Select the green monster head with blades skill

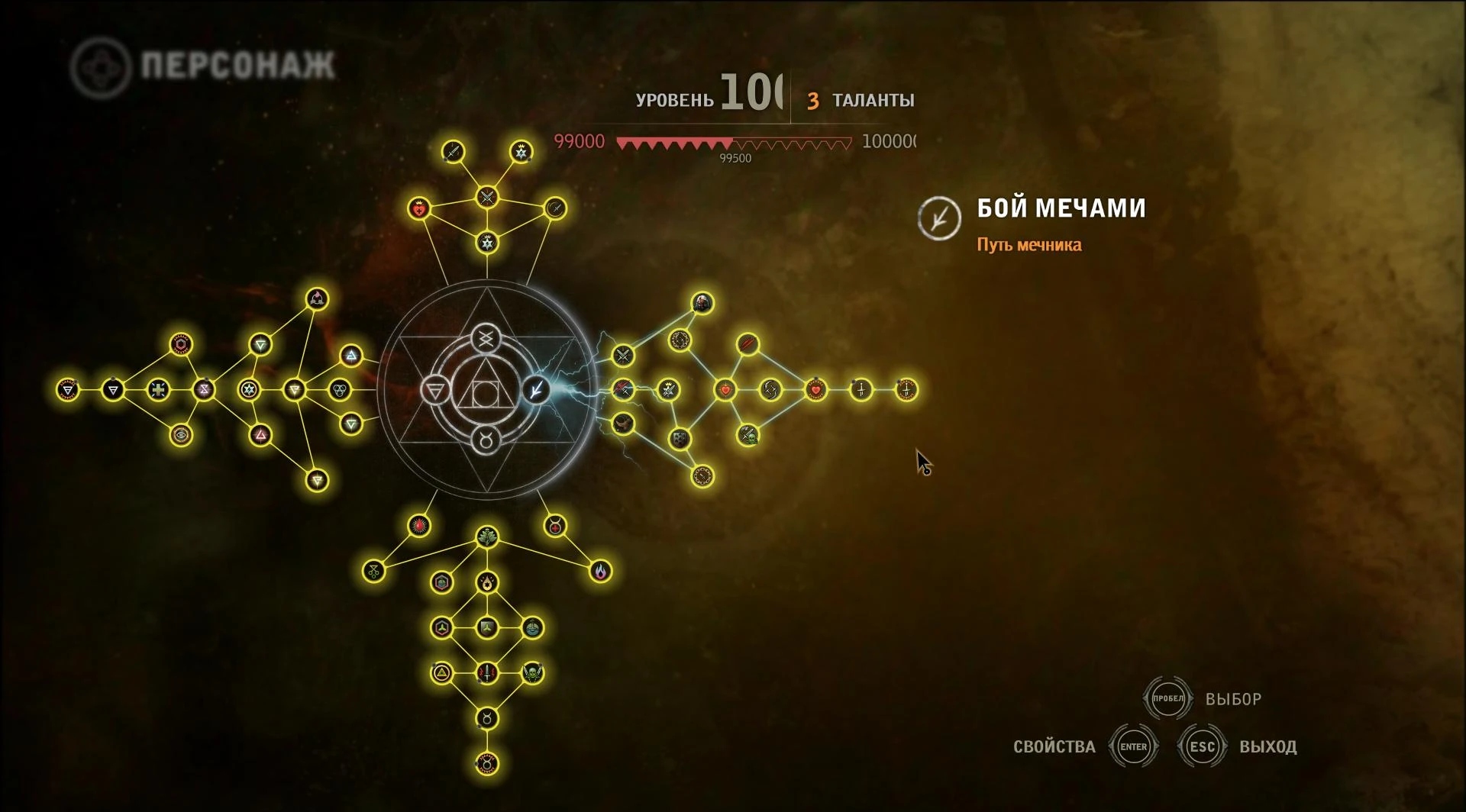(532, 673)
